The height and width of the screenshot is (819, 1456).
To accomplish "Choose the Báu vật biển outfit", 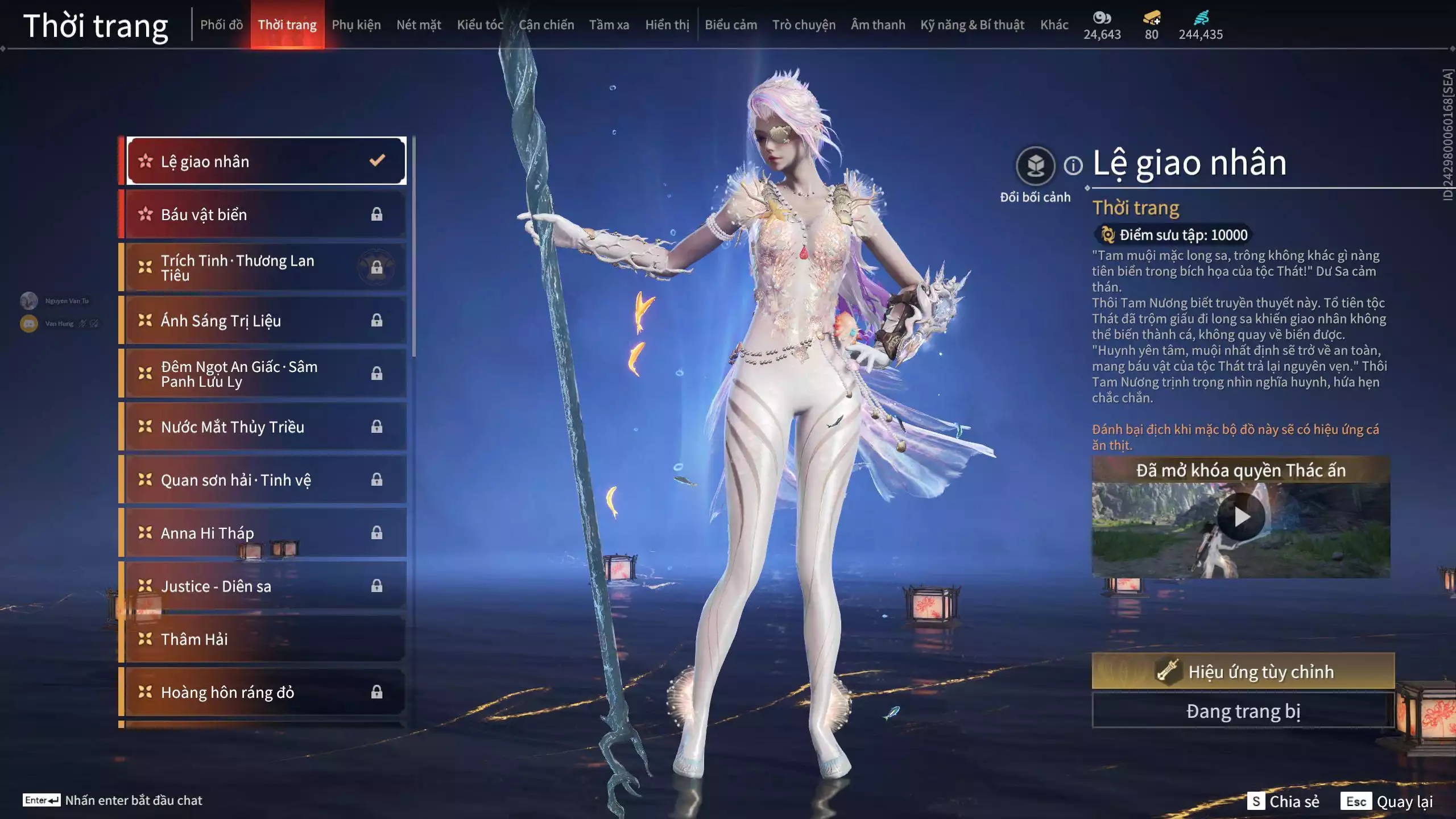I will pos(266,214).
